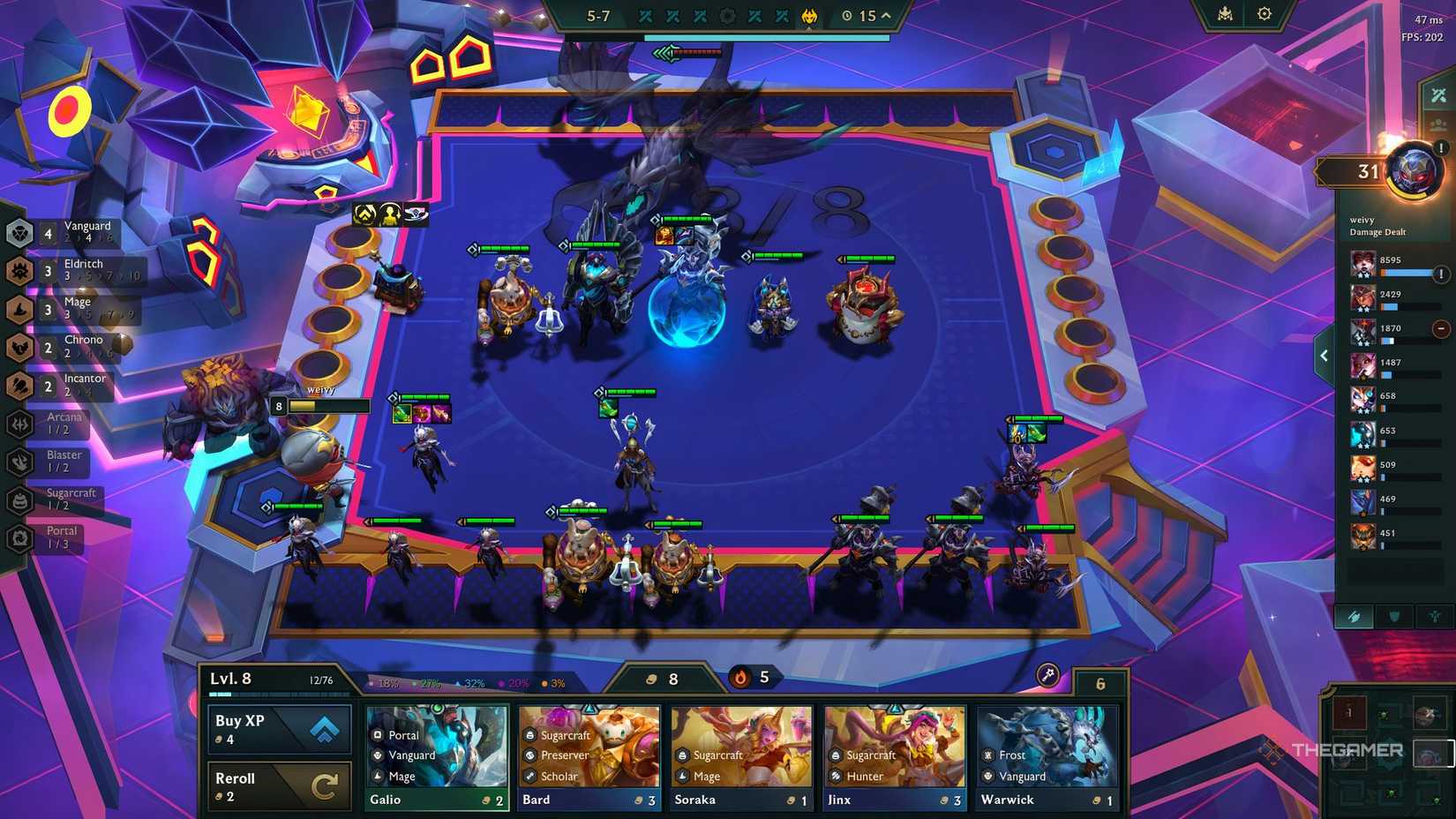Select the next carousel round marker in the tracker

727,15
